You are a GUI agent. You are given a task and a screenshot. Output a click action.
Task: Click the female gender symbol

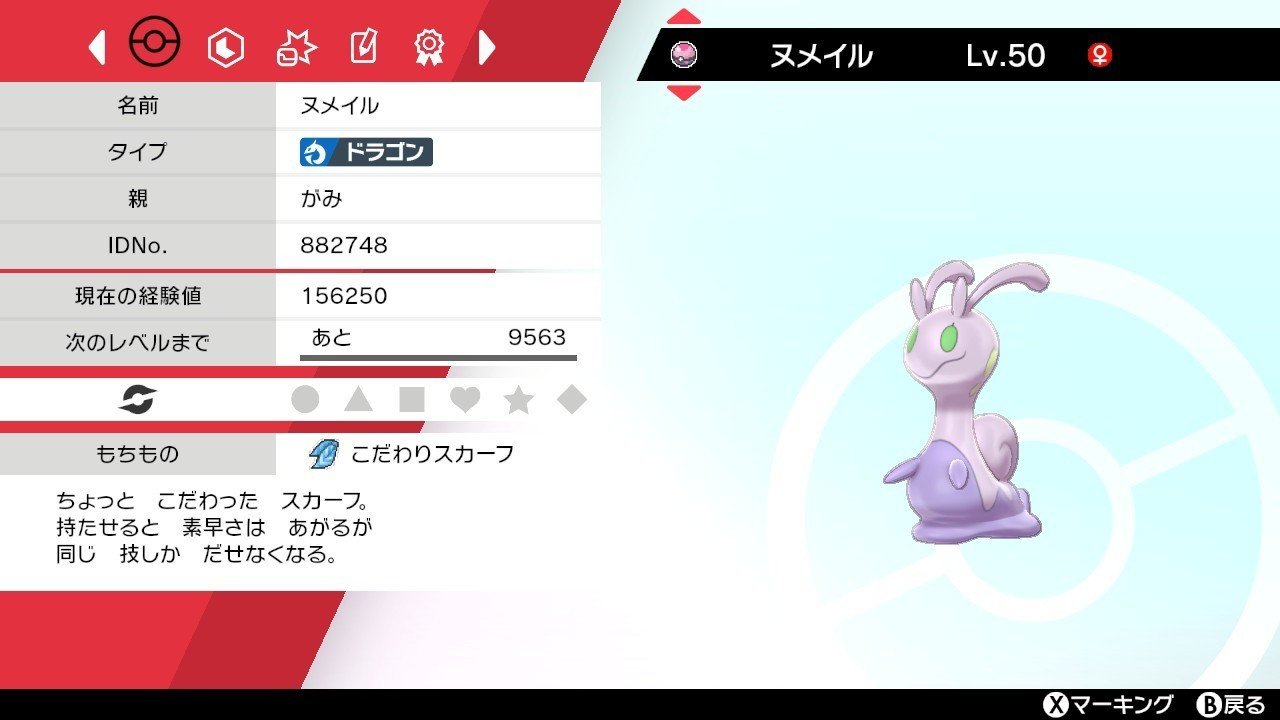(1100, 56)
